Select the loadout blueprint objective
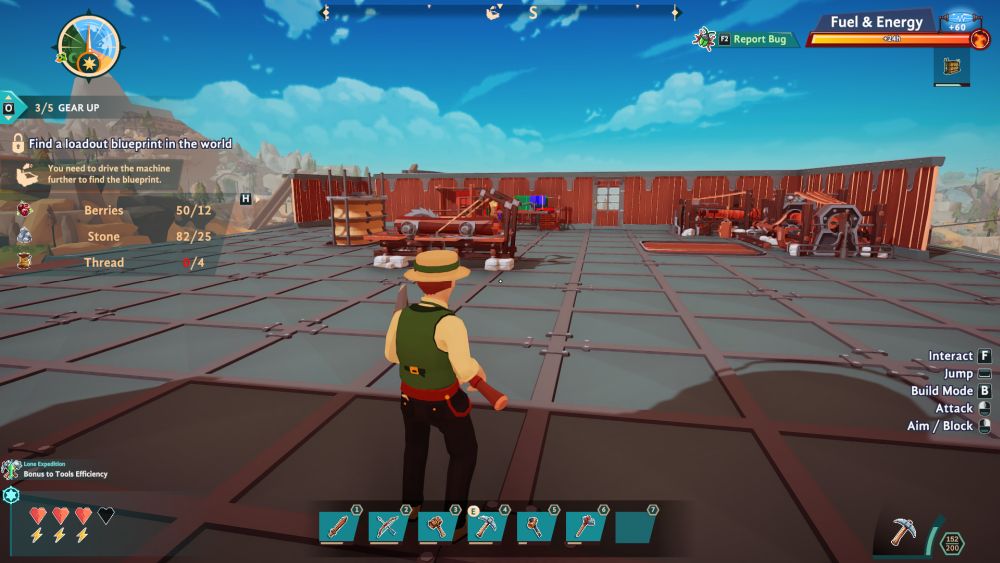This screenshot has height=563, width=1000. (x=130, y=144)
